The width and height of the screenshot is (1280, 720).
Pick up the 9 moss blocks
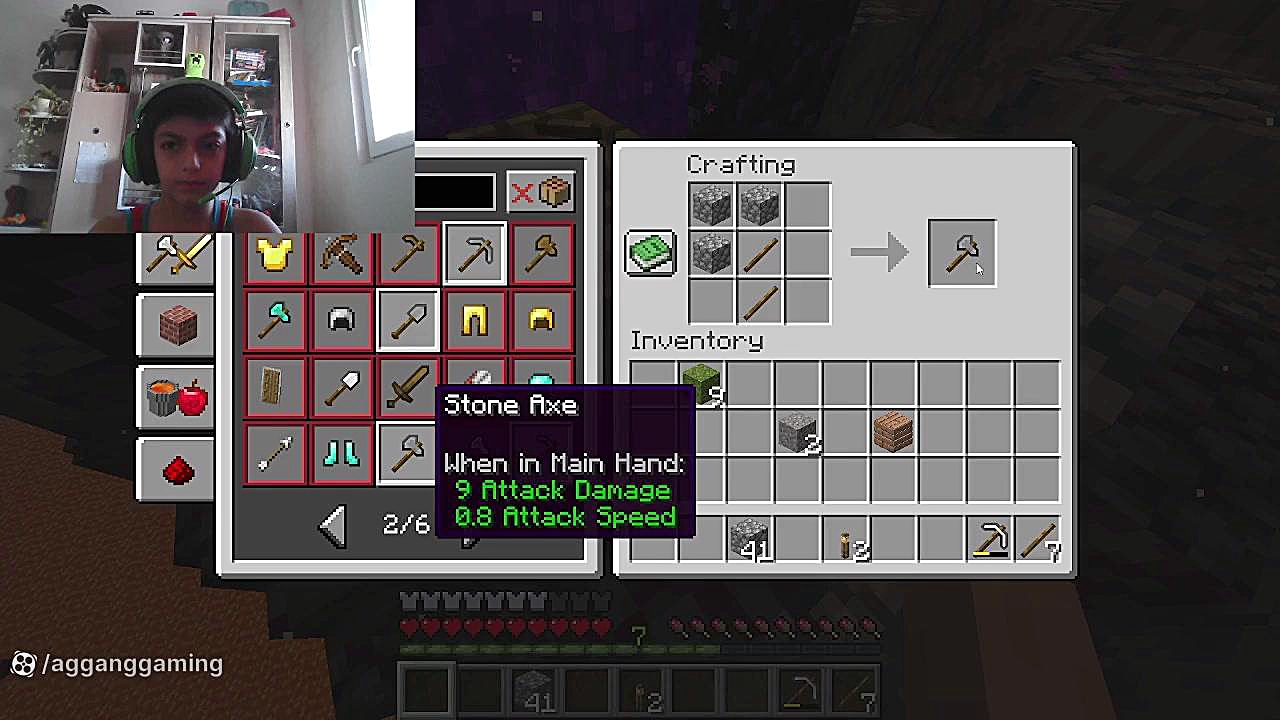point(701,385)
